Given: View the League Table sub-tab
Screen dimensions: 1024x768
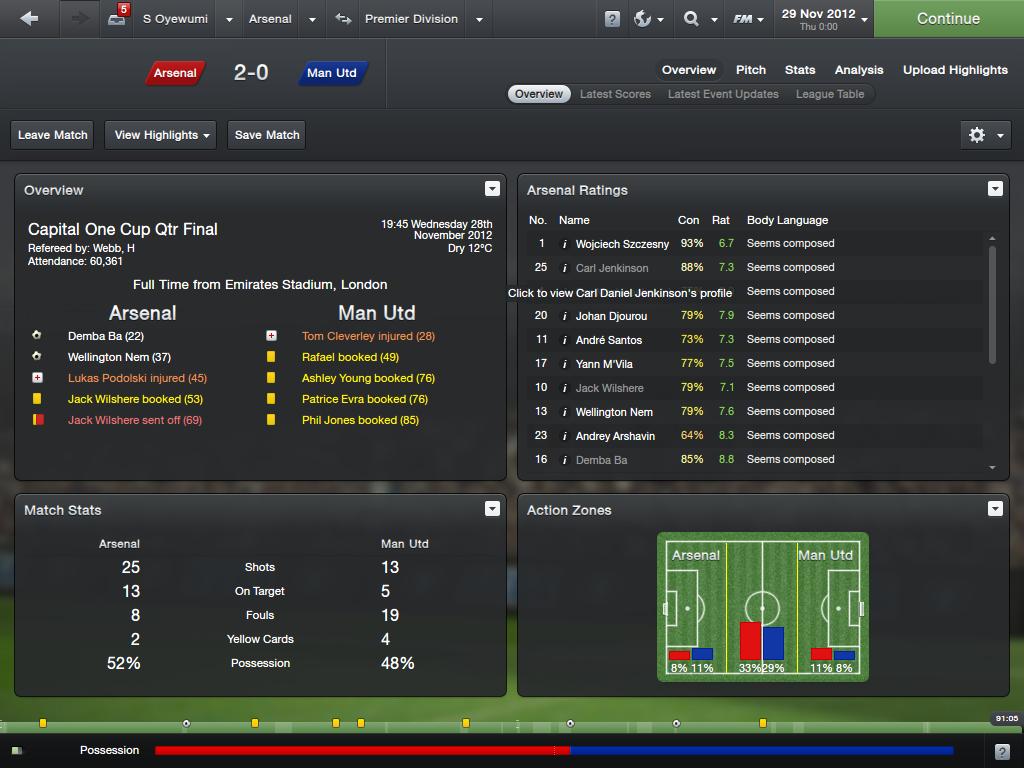Looking at the screenshot, I should (x=830, y=94).
